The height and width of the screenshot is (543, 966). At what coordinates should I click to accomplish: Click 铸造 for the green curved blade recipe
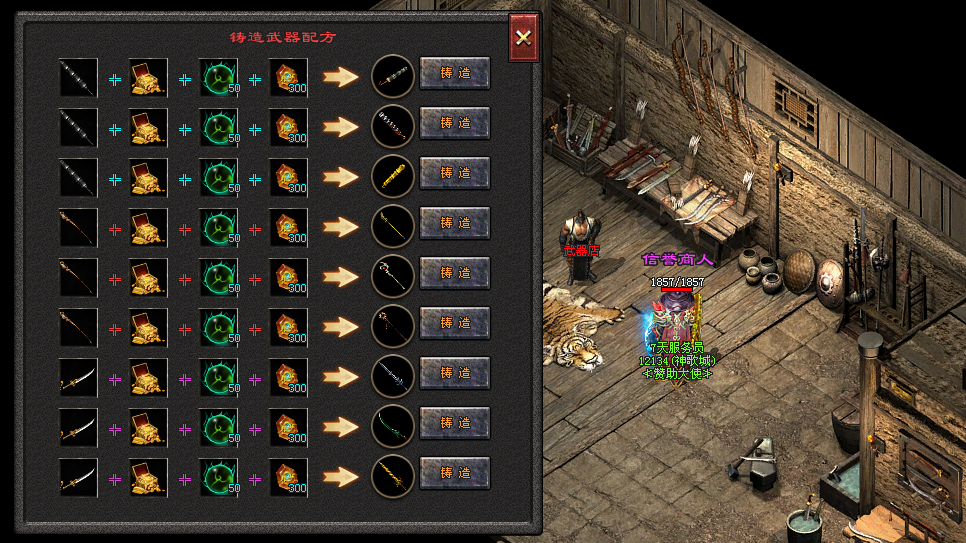point(454,423)
